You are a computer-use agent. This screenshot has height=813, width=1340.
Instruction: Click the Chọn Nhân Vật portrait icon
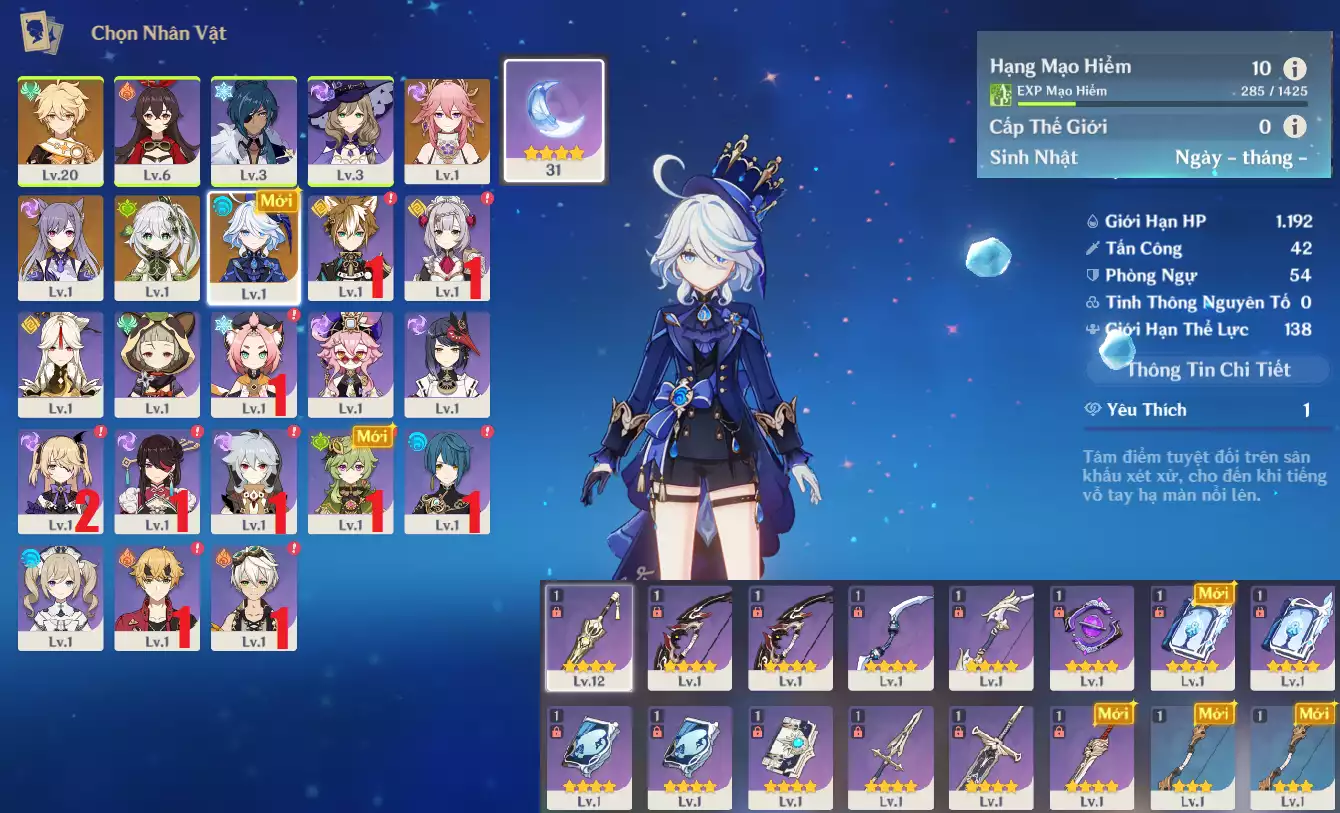(x=41, y=33)
